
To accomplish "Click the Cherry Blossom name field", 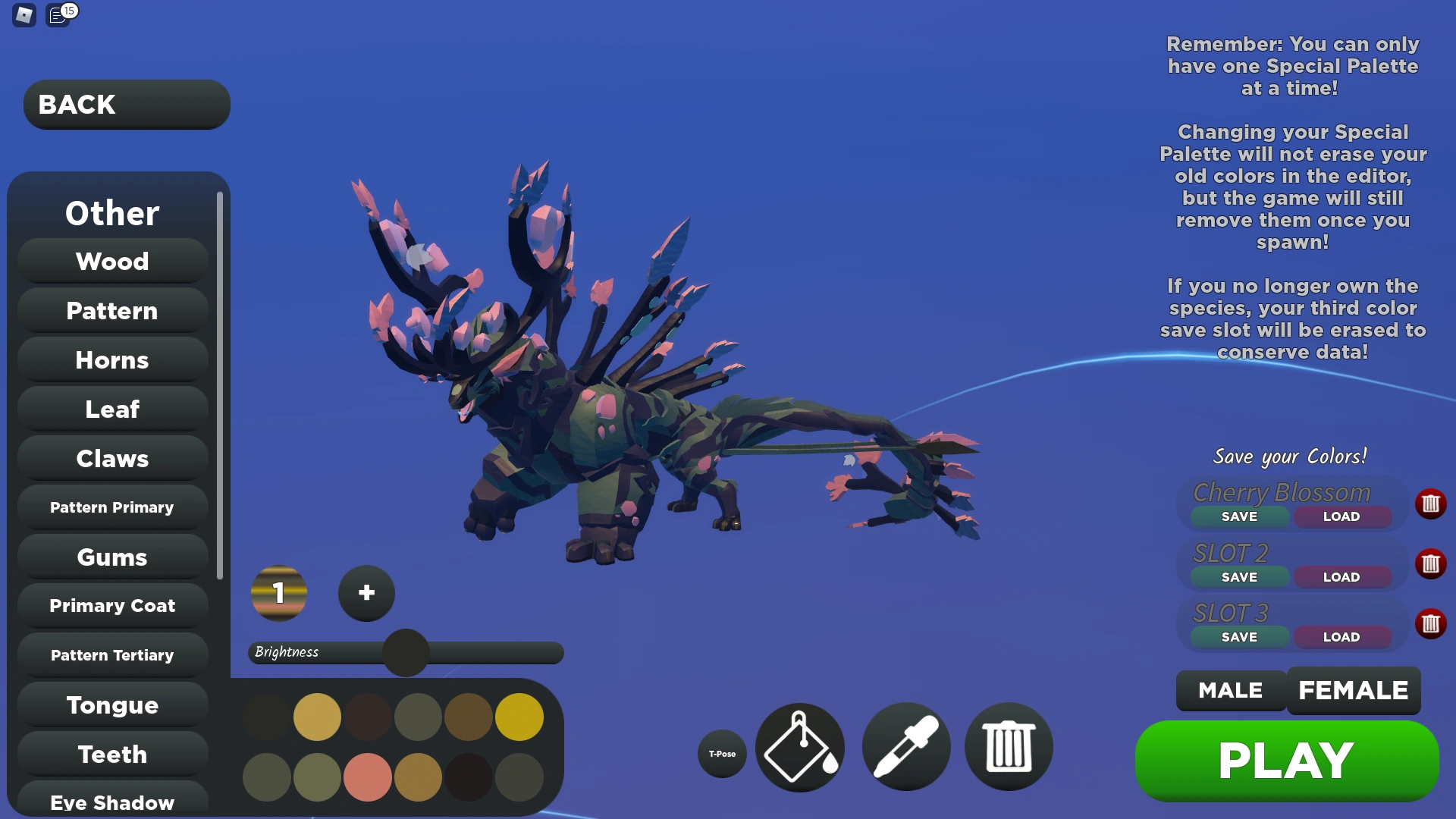I will tap(1282, 492).
